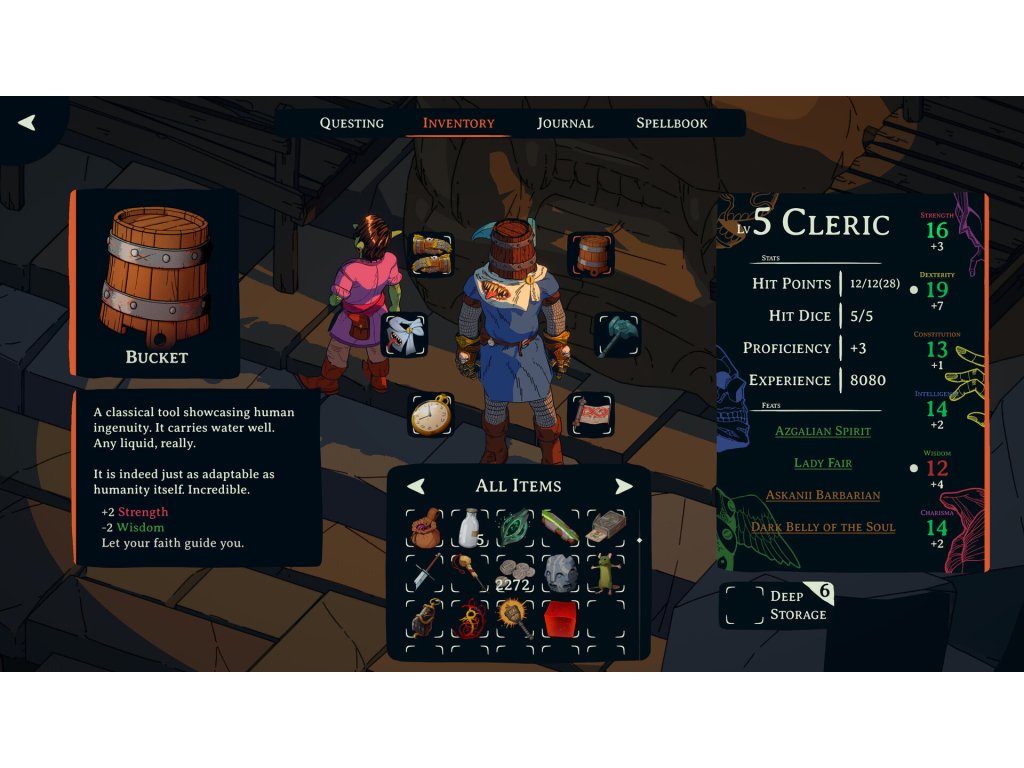Select the equipped gauntlets slot

[x=431, y=255]
